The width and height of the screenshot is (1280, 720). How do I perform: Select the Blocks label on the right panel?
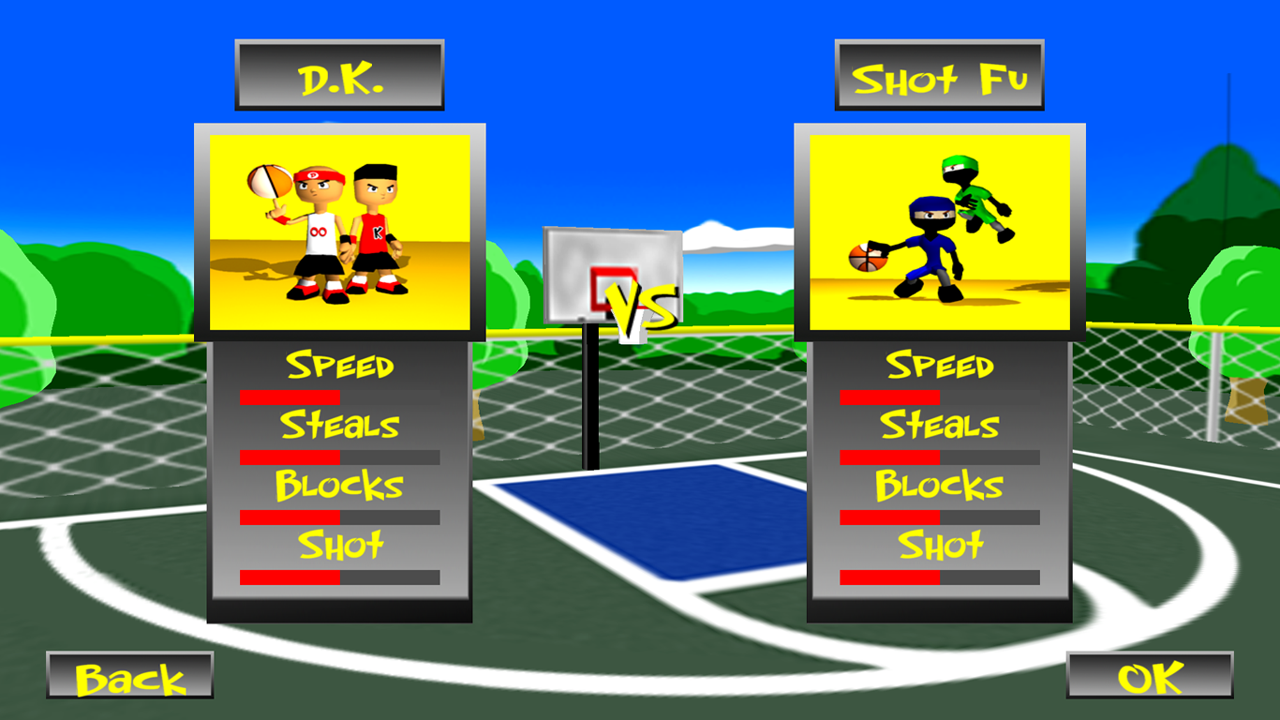938,486
